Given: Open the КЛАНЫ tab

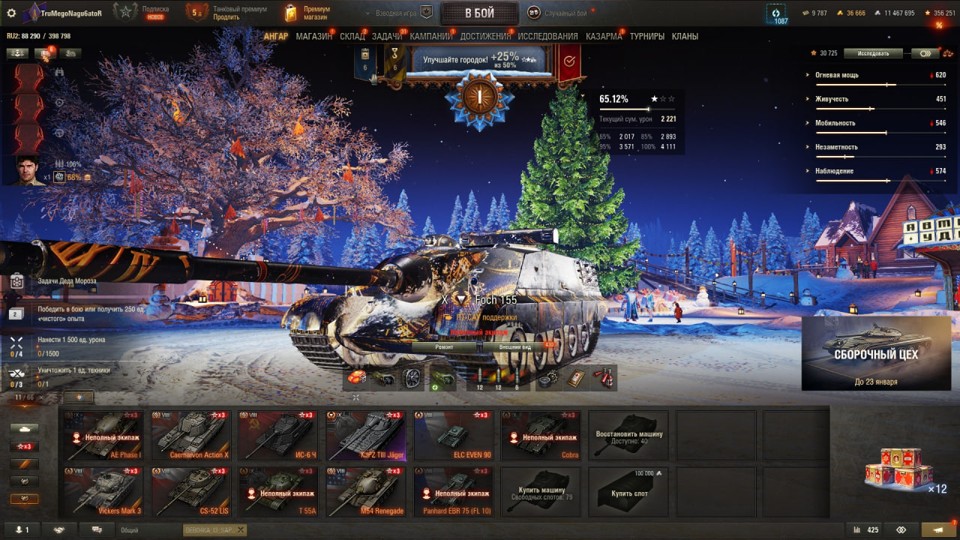Looking at the screenshot, I should [685, 36].
